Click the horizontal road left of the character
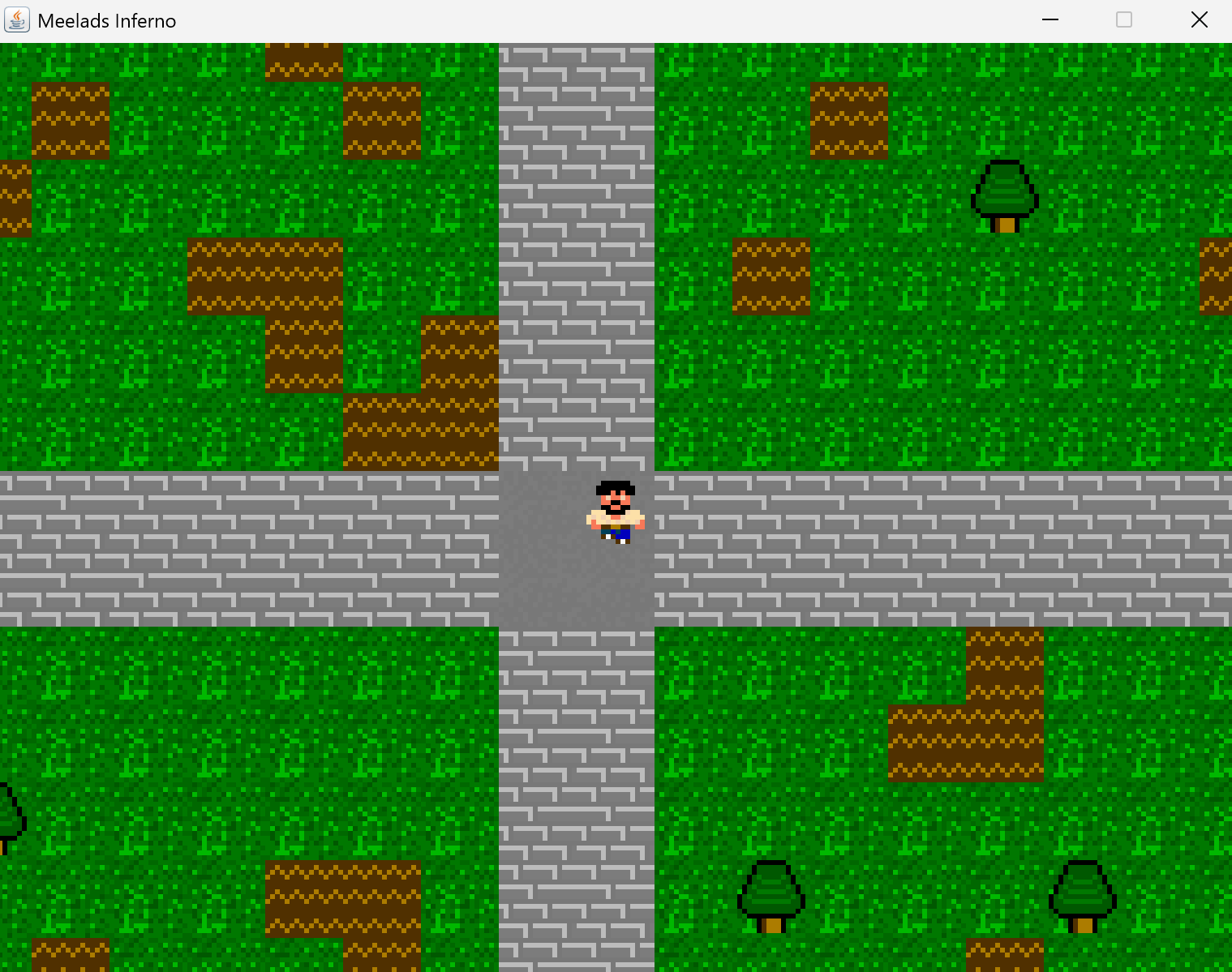The width and height of the screenshot is (1232, 972). (243, 547)
